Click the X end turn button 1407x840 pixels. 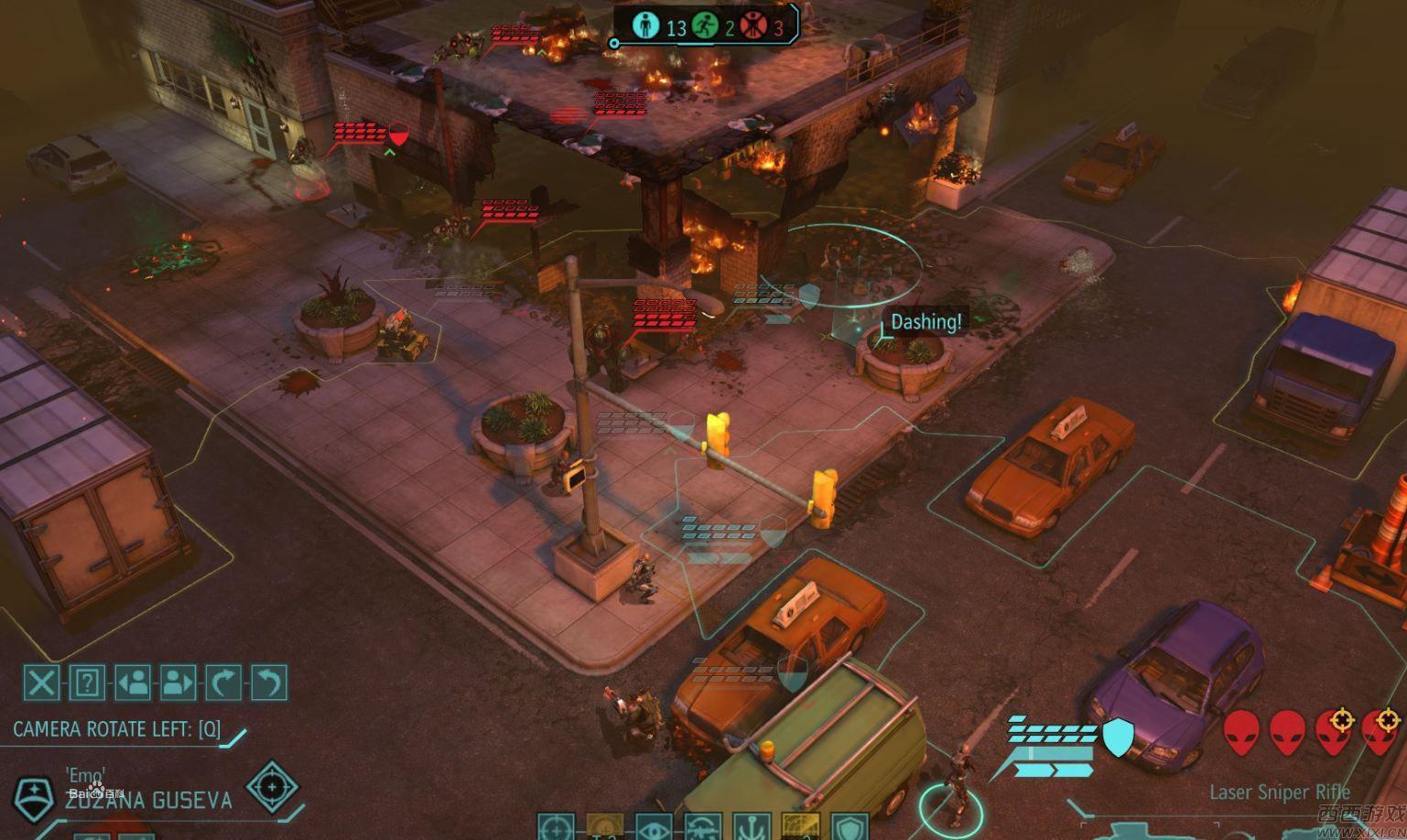click(41, 683)
